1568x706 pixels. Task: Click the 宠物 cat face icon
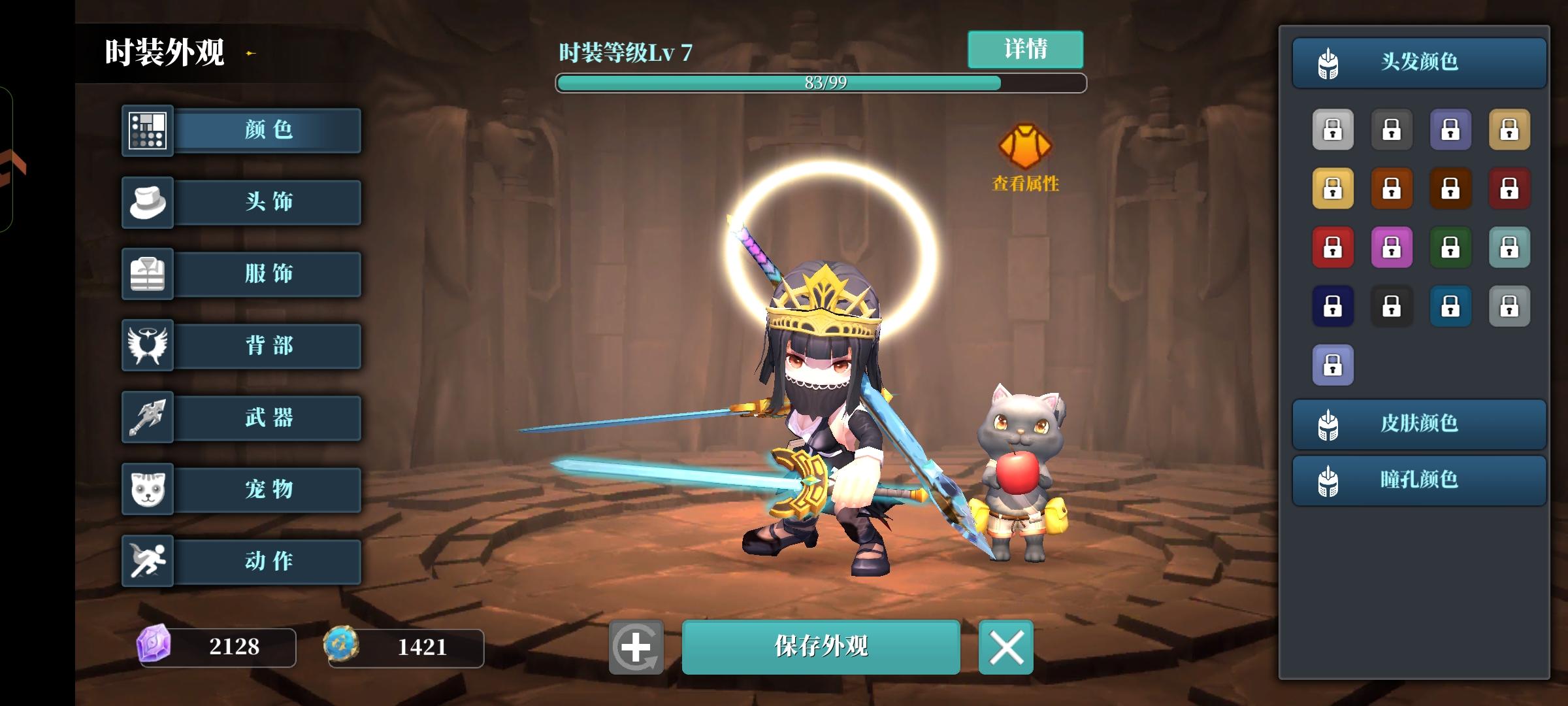click(147, 490)
